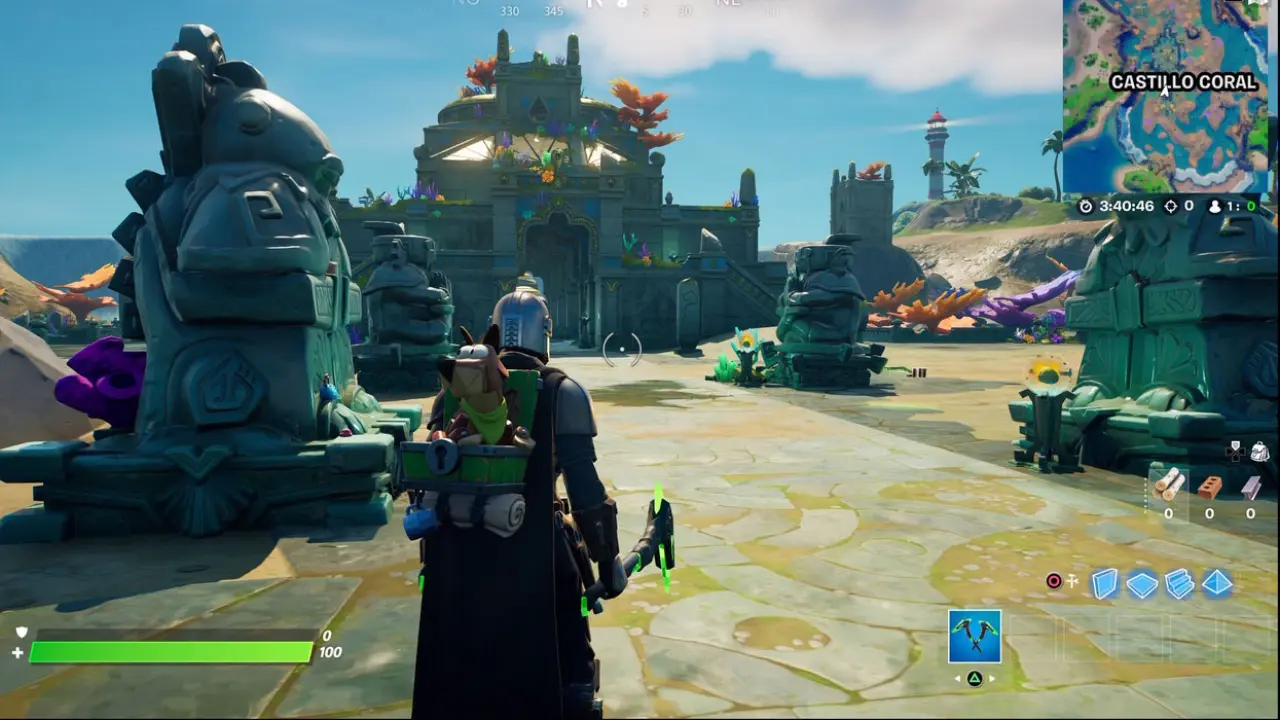Switch to metal building material

click(x=1250, y=487)
